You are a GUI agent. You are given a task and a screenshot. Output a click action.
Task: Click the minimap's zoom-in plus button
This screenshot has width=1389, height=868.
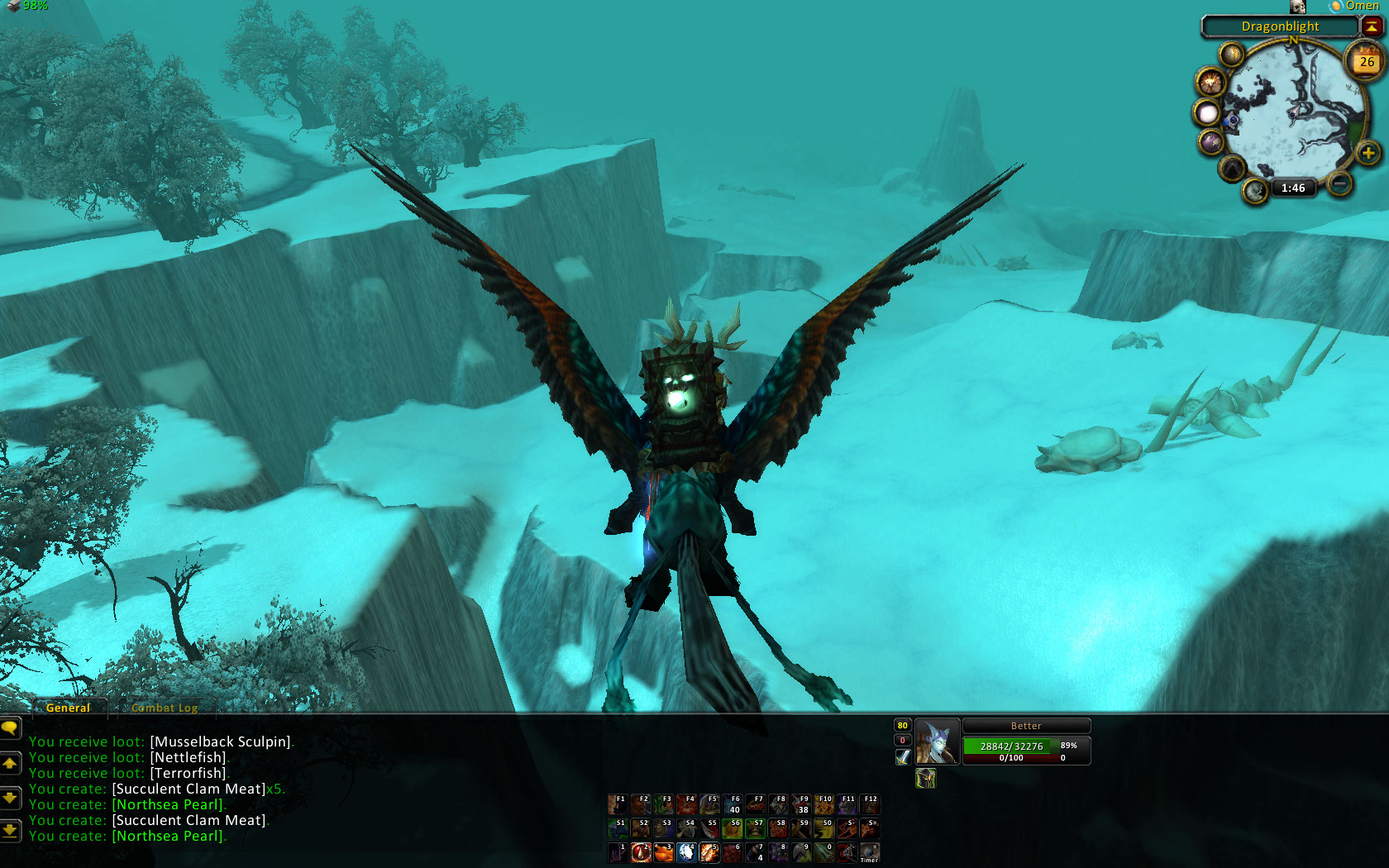click(1368, 153)
